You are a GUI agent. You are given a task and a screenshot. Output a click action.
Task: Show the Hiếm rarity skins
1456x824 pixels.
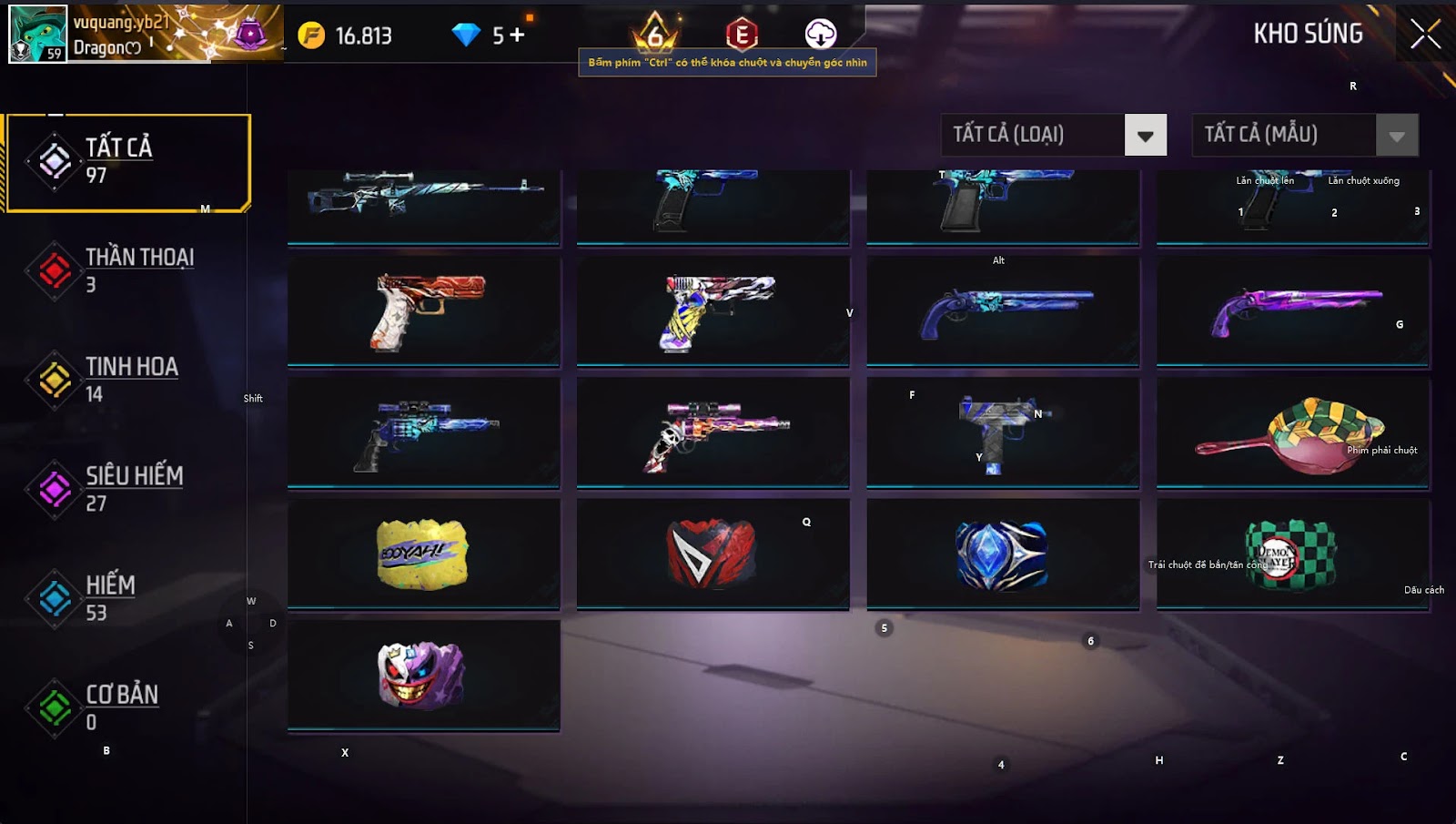pos(128,598)
